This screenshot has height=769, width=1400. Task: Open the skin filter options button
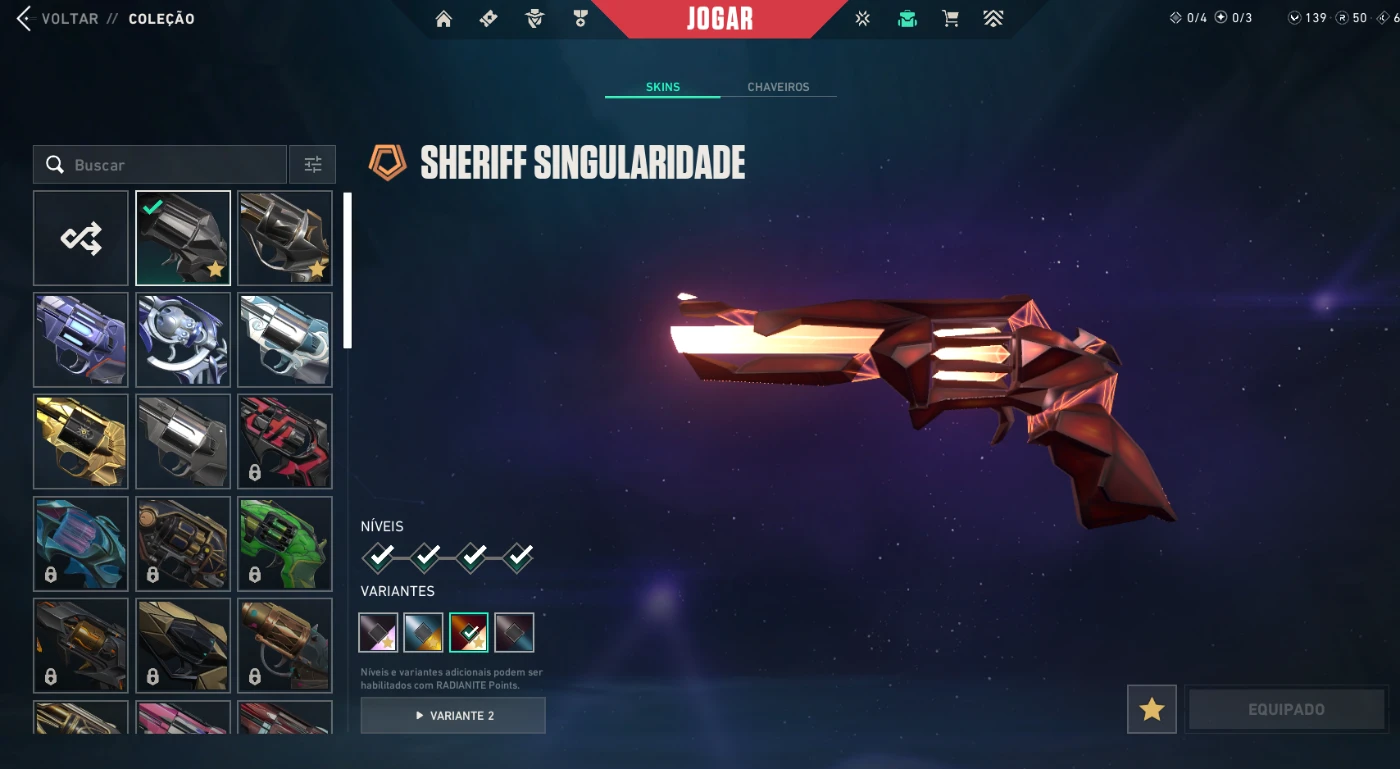tap(312, 165)
